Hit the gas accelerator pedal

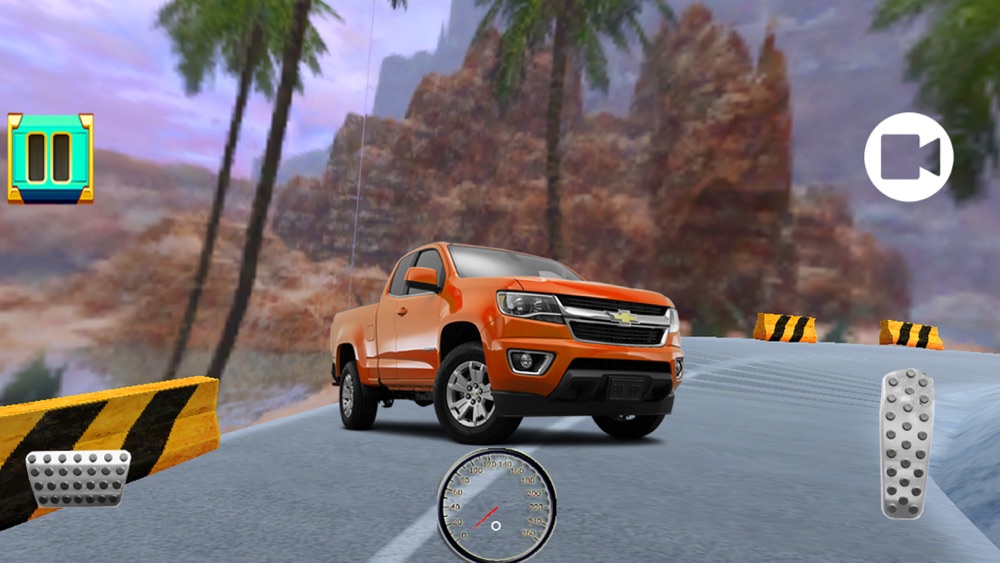pos(906,444)
